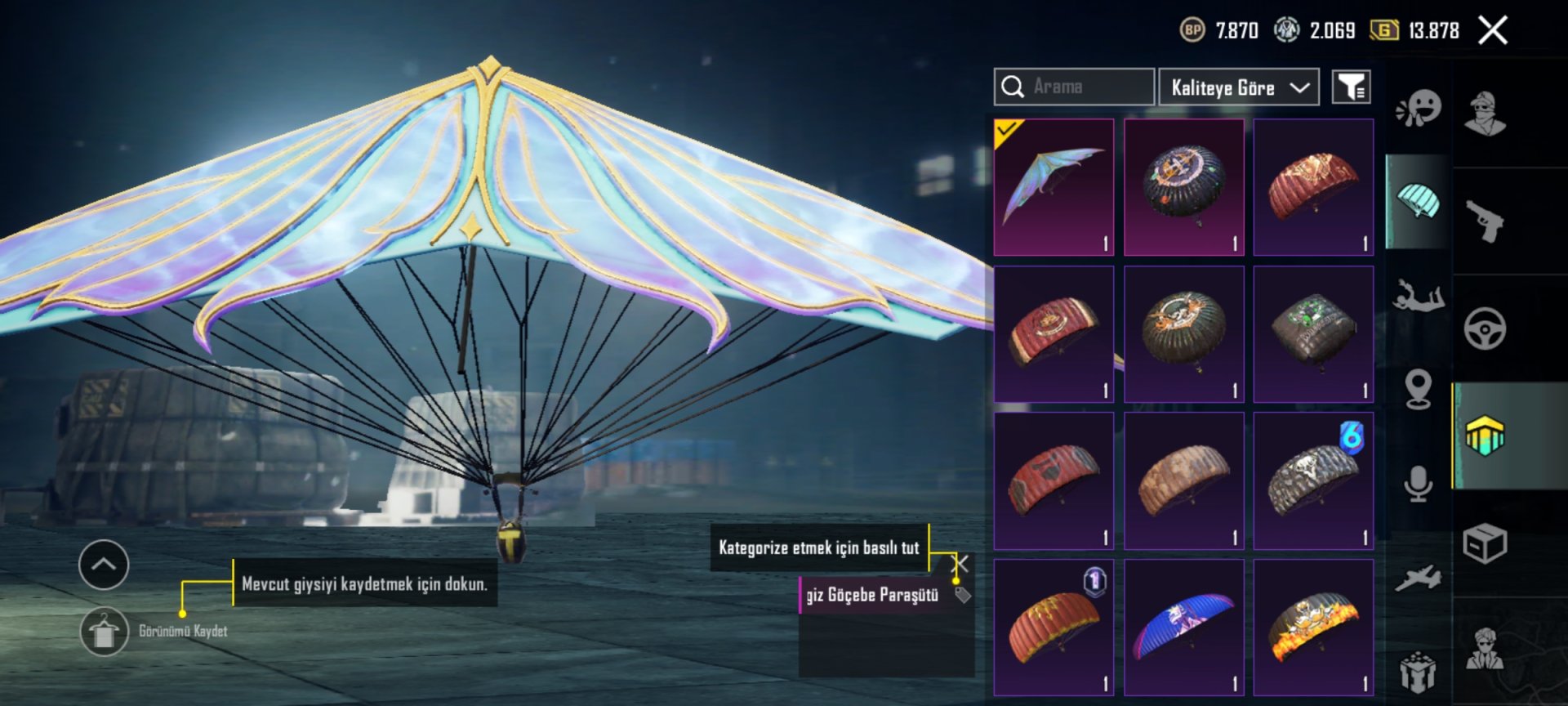Save the look with Görünümü Kaydet
Image resolution: width=1568 pixels, height=706 pixels.
pyautogui.click(x=105, y=632)
